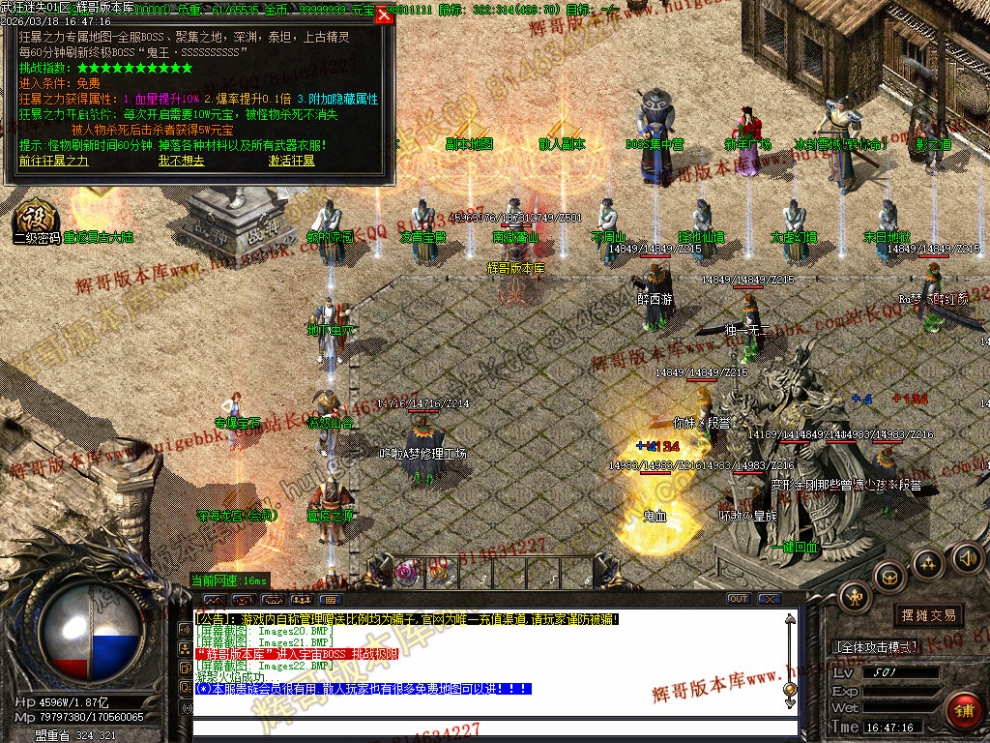Click the OUT button above the chat box
This screenshot has width=990, height=743.
click(738, 599)
